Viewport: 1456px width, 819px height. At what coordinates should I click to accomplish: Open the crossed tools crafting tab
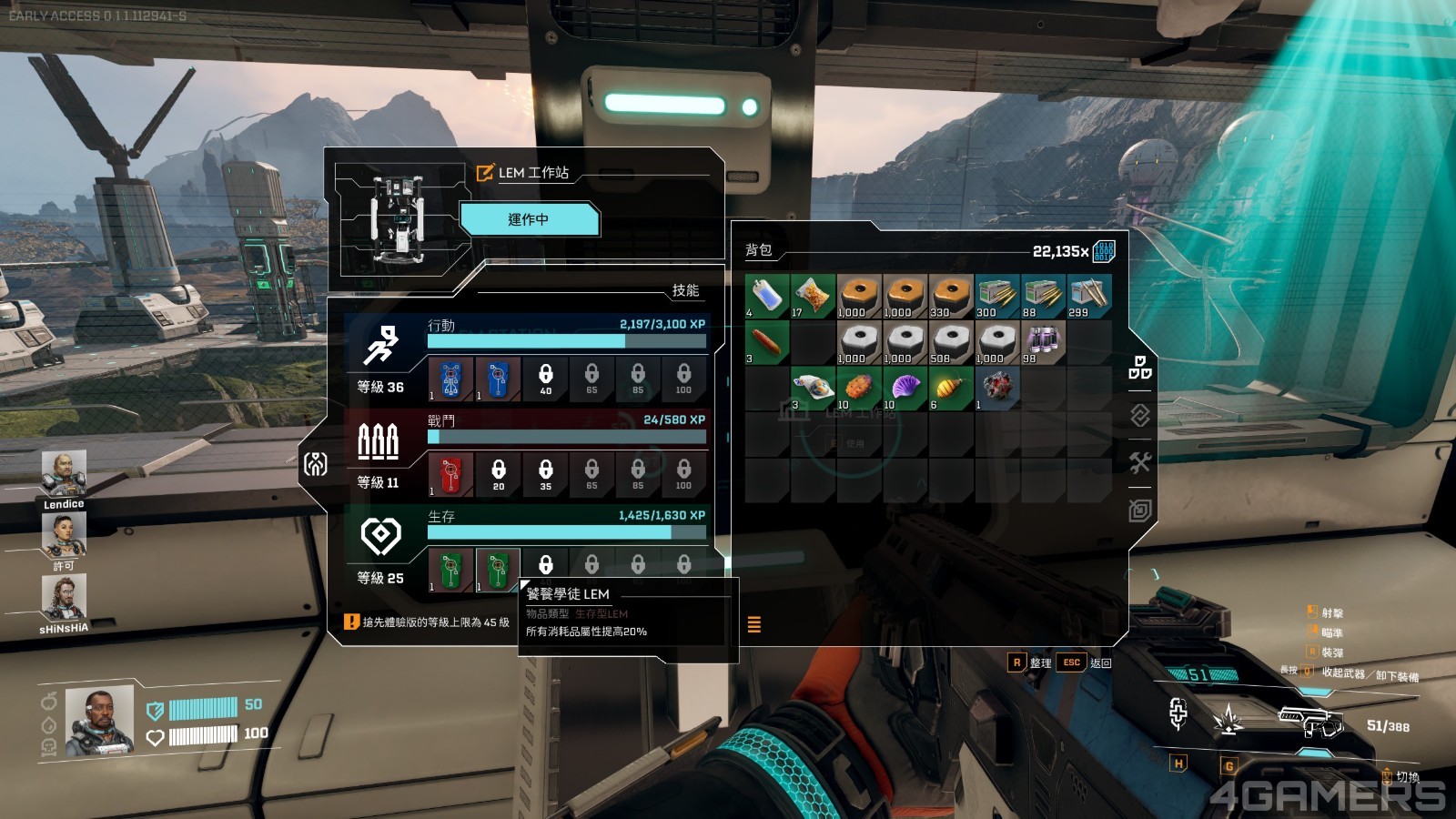pyautogui.click(x=1140, y=462)
